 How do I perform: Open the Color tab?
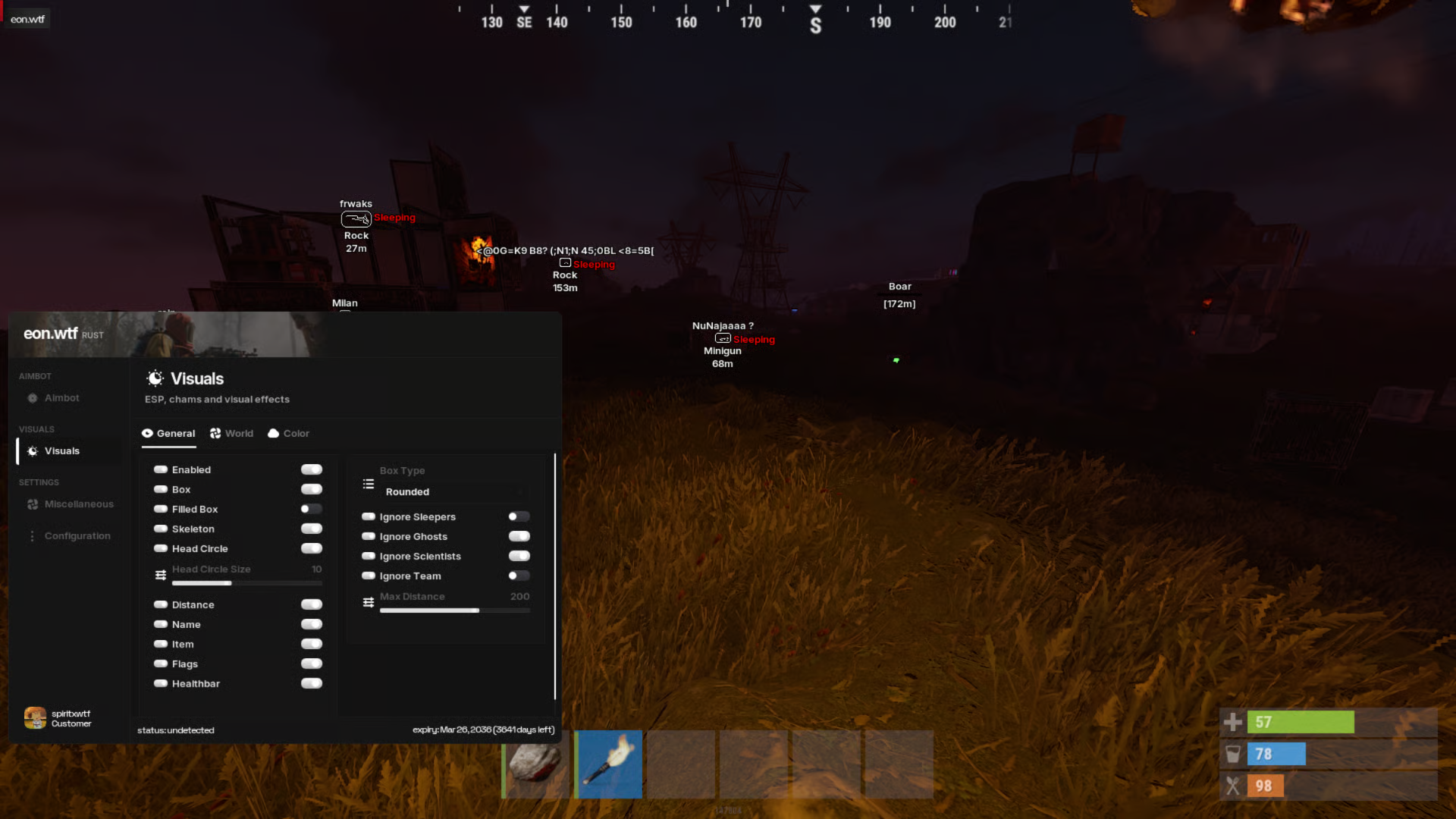[288, 433]
